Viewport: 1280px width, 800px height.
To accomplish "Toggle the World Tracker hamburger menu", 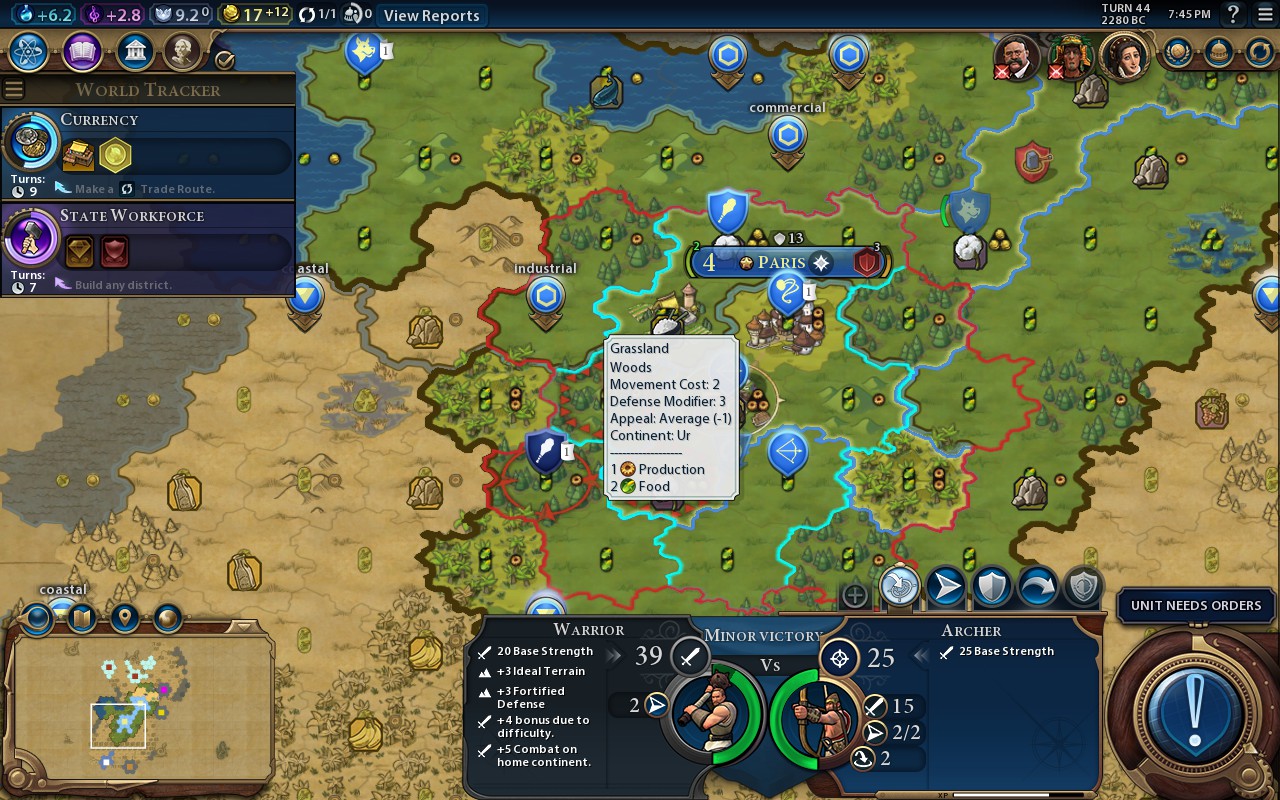I will pyautogui.click(x=14, y=90).
